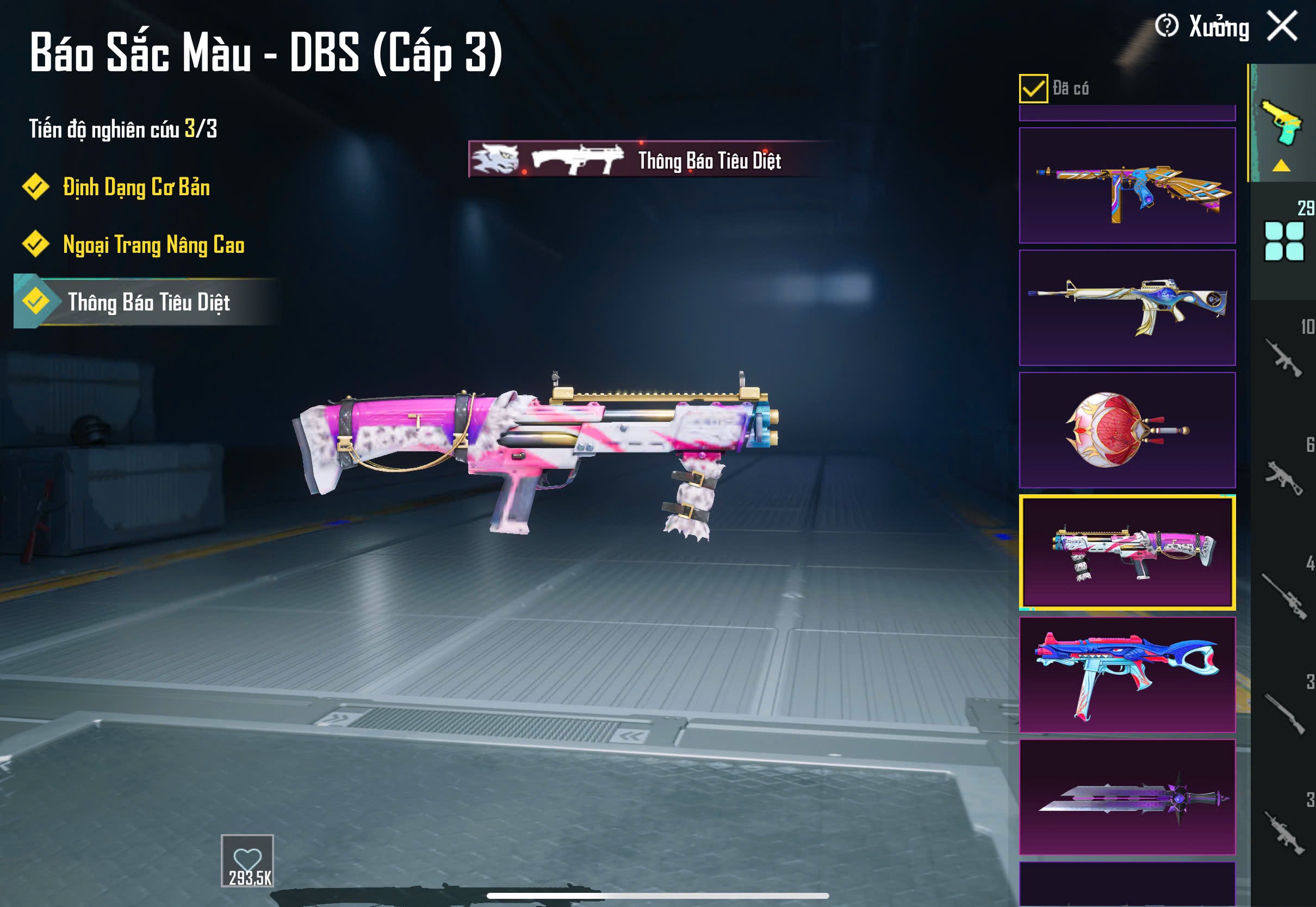The image size is (1316, 907).
Task: Select the "Thông Báo Tiêu Diệt" level in the research list
Action: 148,302
